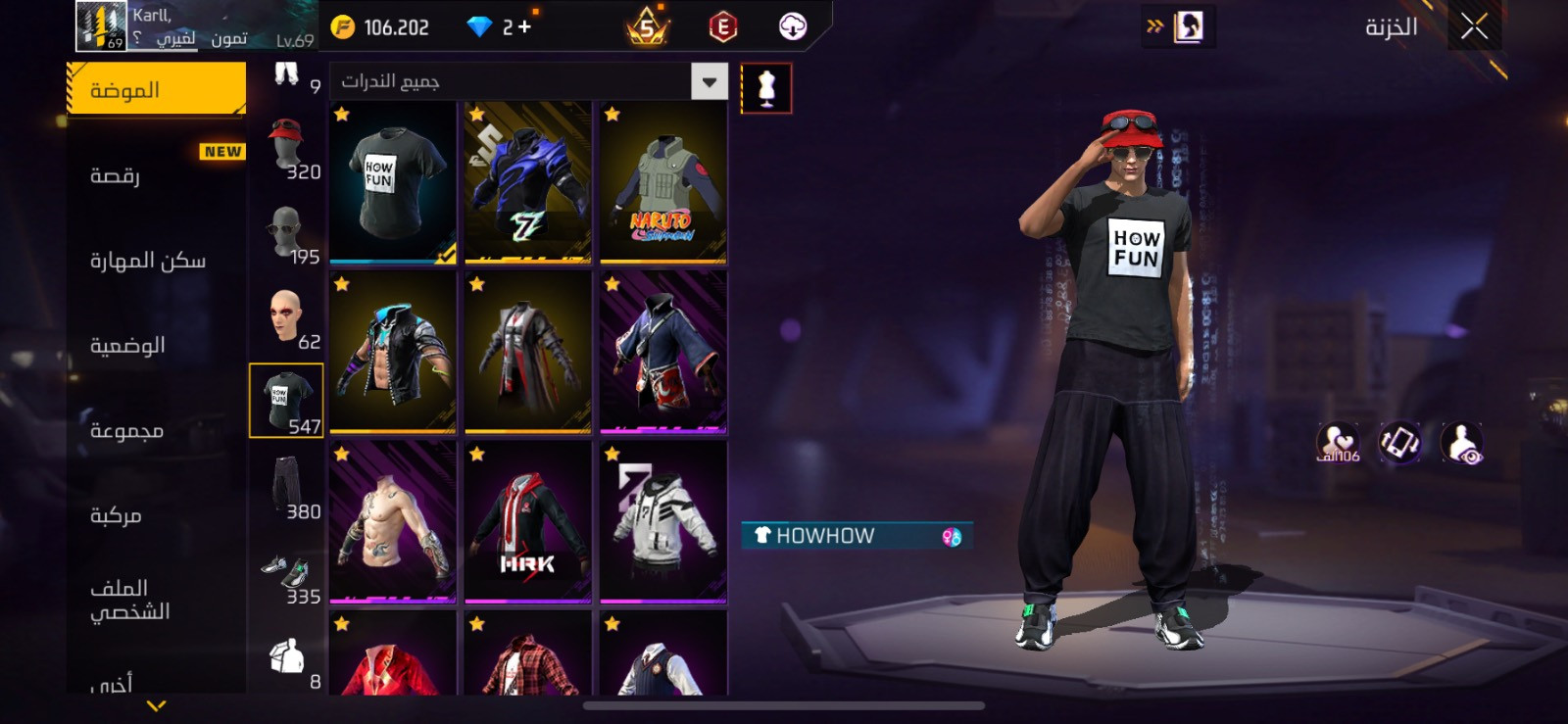Show the الملف الشخصي profile tab

(157, 600)
